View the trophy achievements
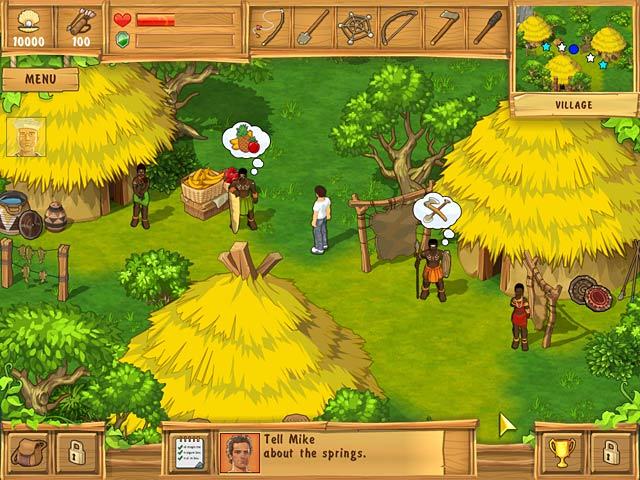The image size is (640, 480). (561, 452)
